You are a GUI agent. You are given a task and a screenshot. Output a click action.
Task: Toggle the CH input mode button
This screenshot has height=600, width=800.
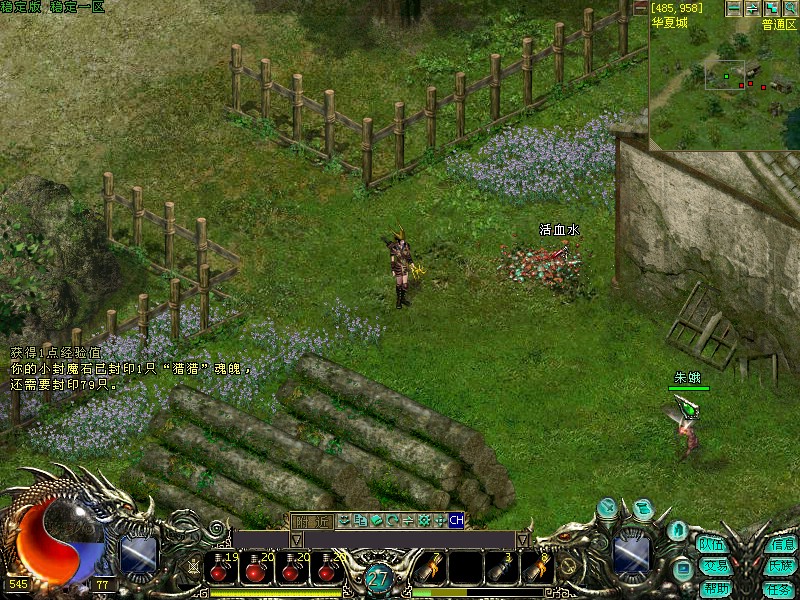point(456,520)
